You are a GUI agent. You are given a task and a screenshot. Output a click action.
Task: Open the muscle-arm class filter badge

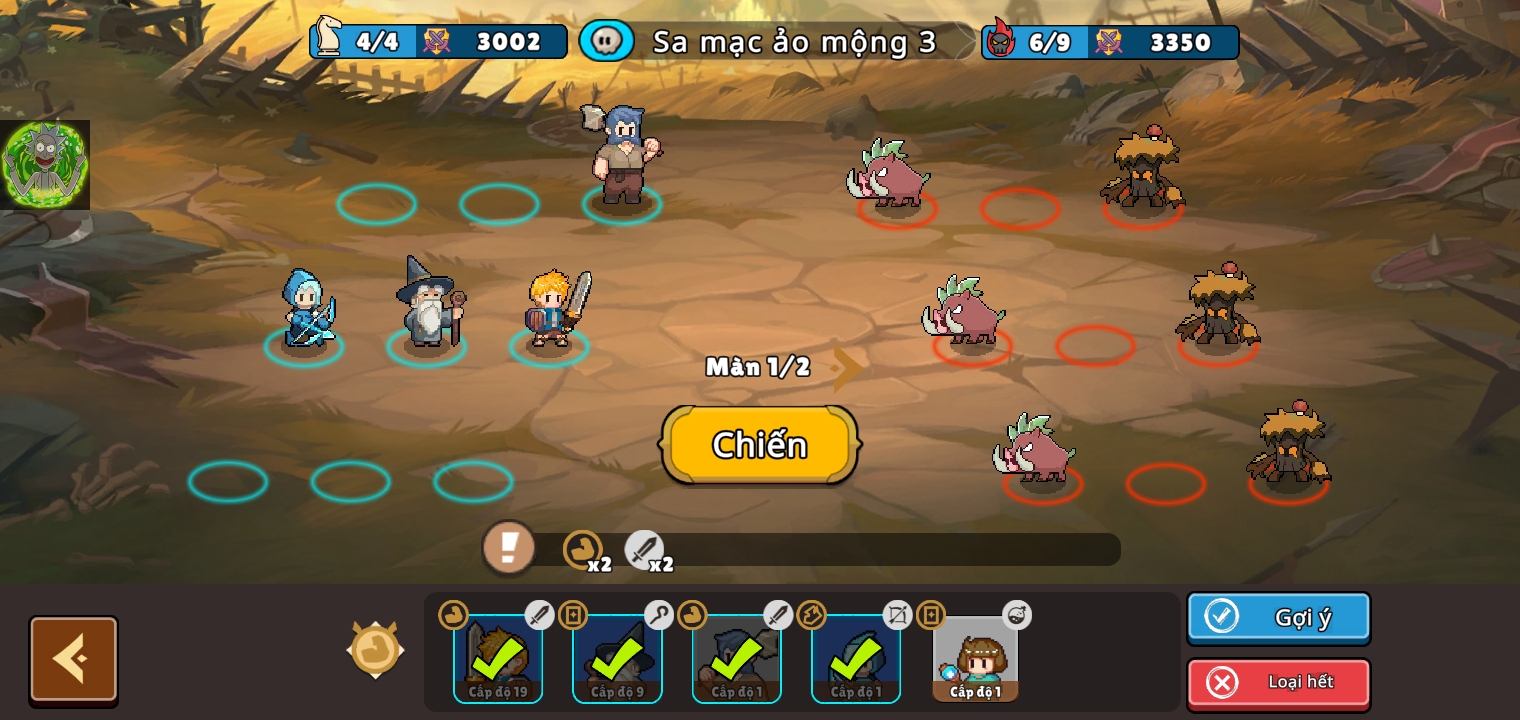point(376,649)
